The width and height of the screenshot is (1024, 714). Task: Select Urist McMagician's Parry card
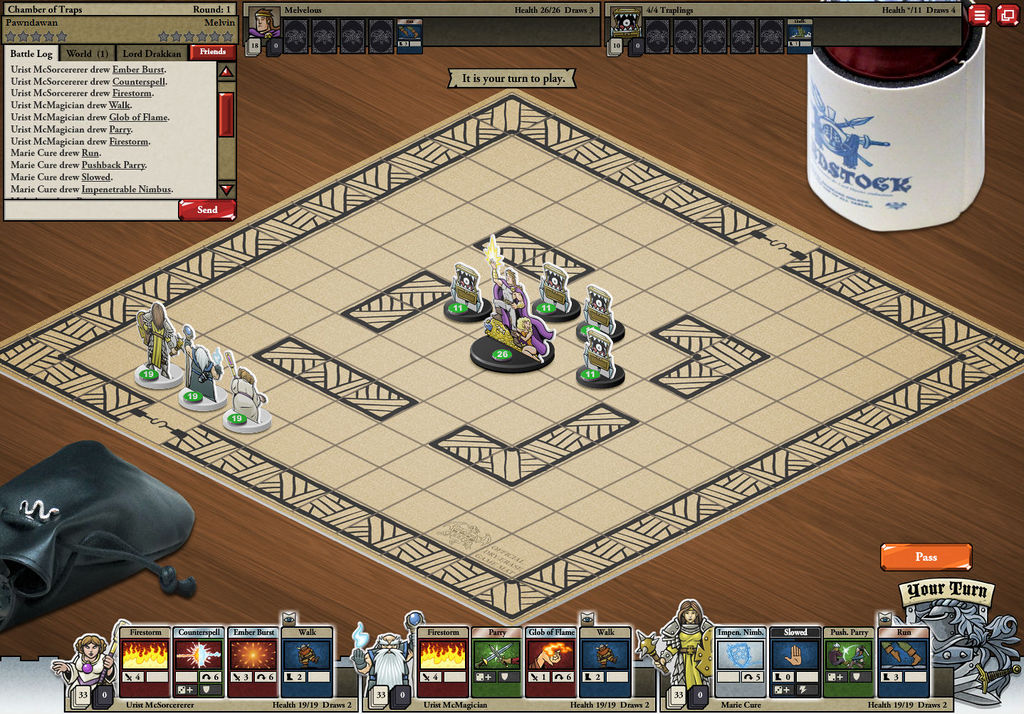coord(497,662)
